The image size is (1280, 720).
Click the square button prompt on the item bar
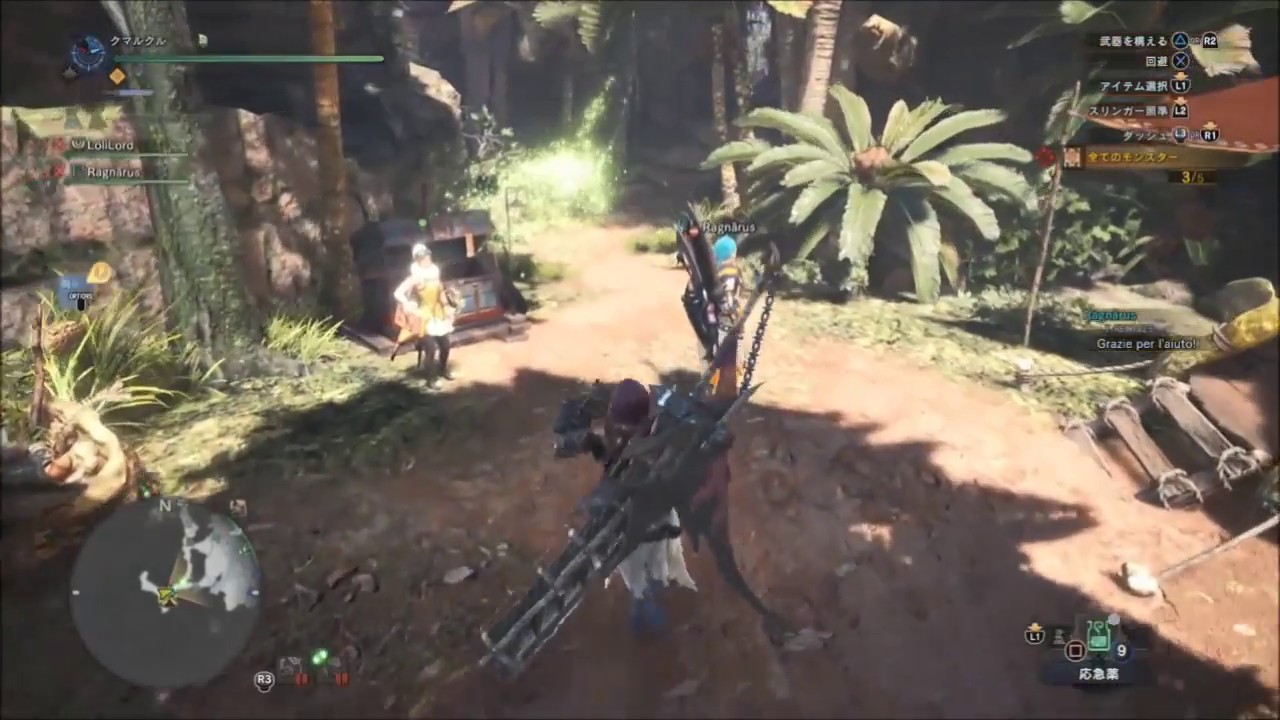(1076, 650)
